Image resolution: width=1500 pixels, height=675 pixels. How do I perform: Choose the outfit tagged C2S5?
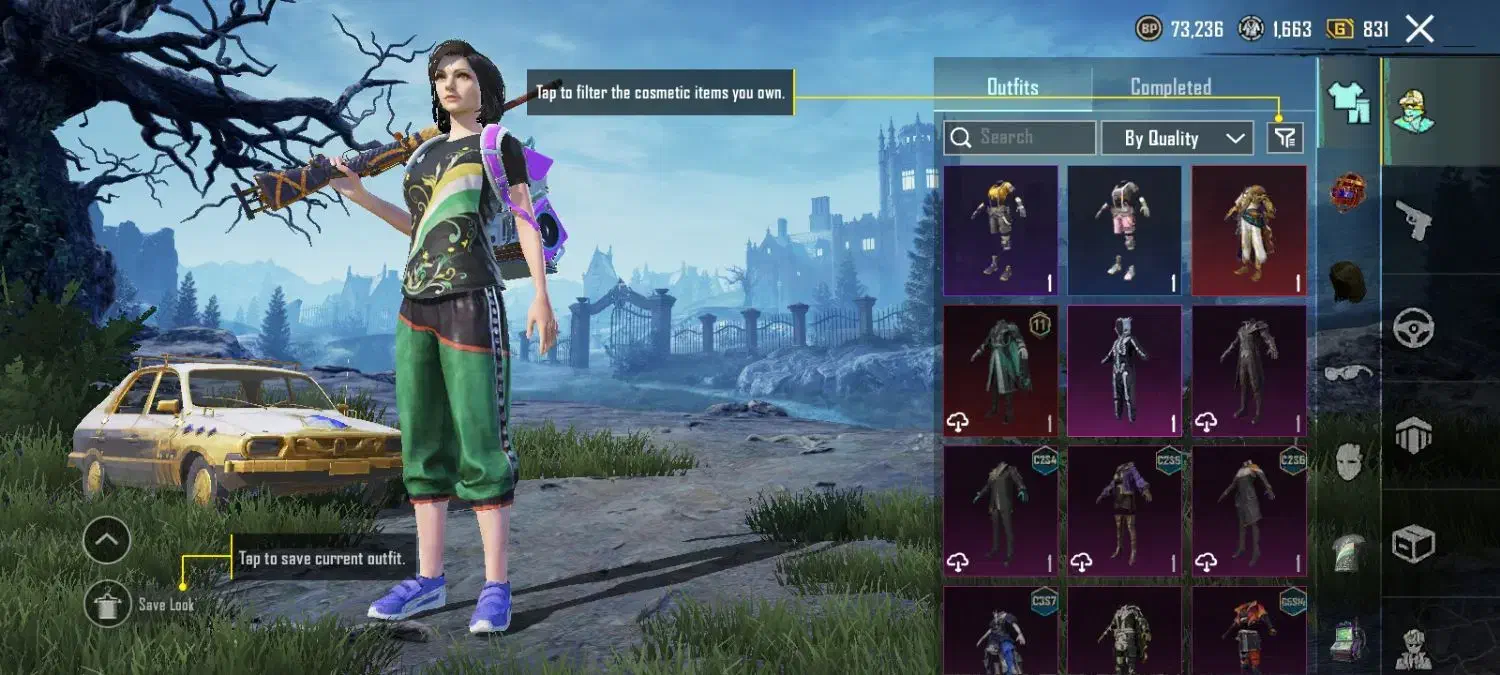click(1124, 510)
